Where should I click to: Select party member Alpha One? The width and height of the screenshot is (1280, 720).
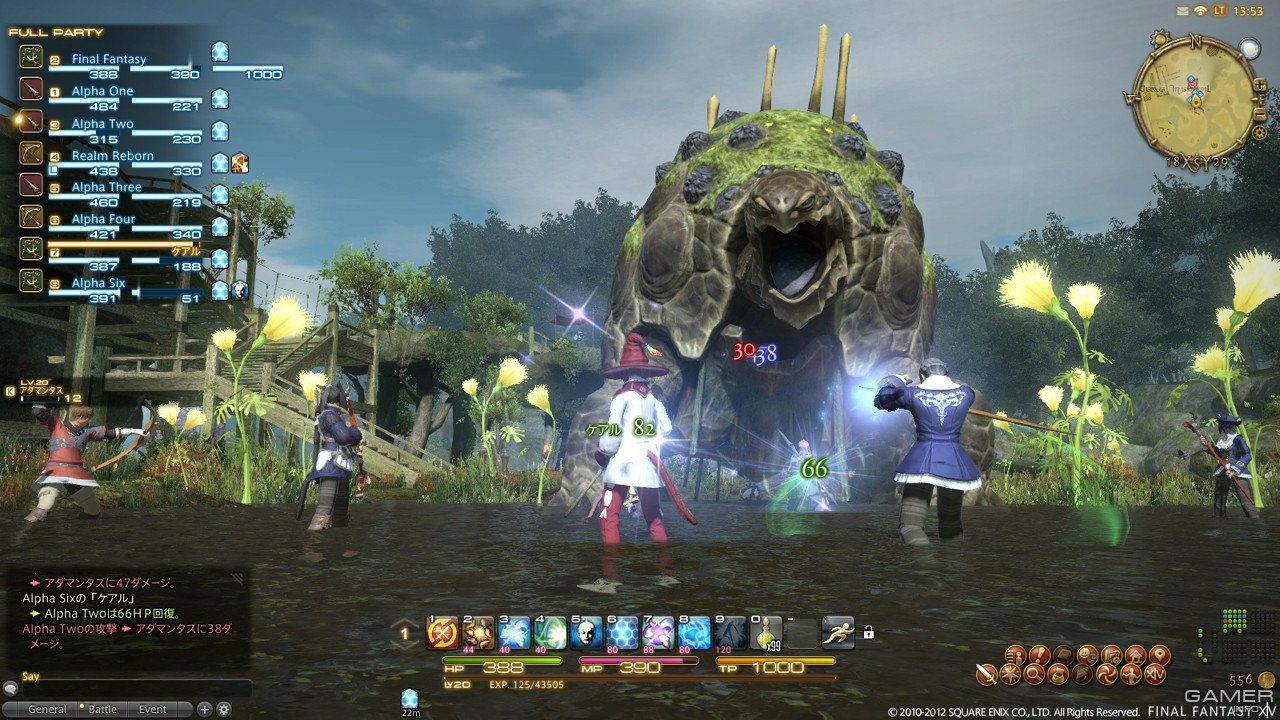(102, 91)
